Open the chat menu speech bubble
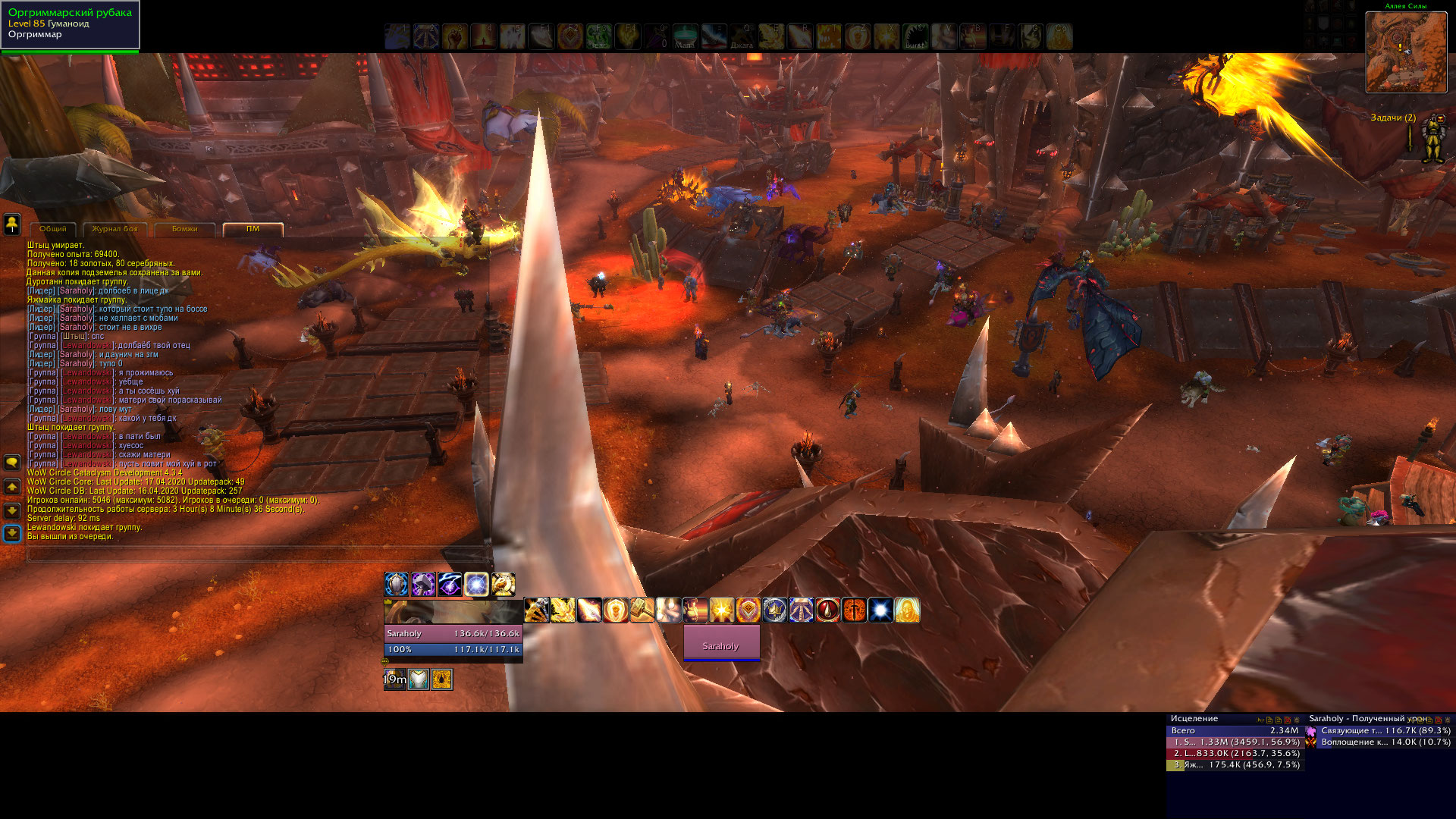1456x819 pixels. [12, 462]
